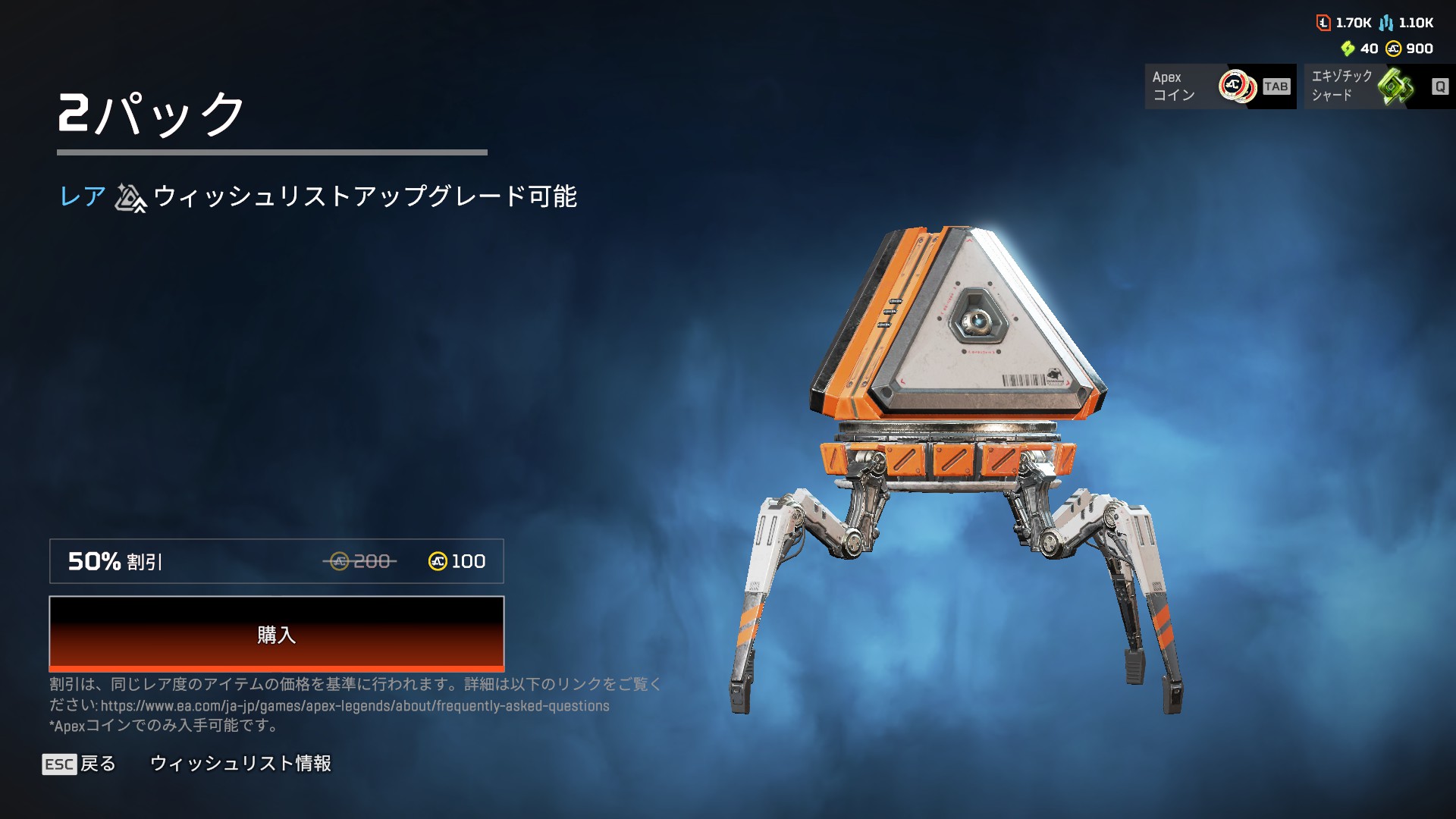Go back with the 戻る button

click(x=79, y=764)
